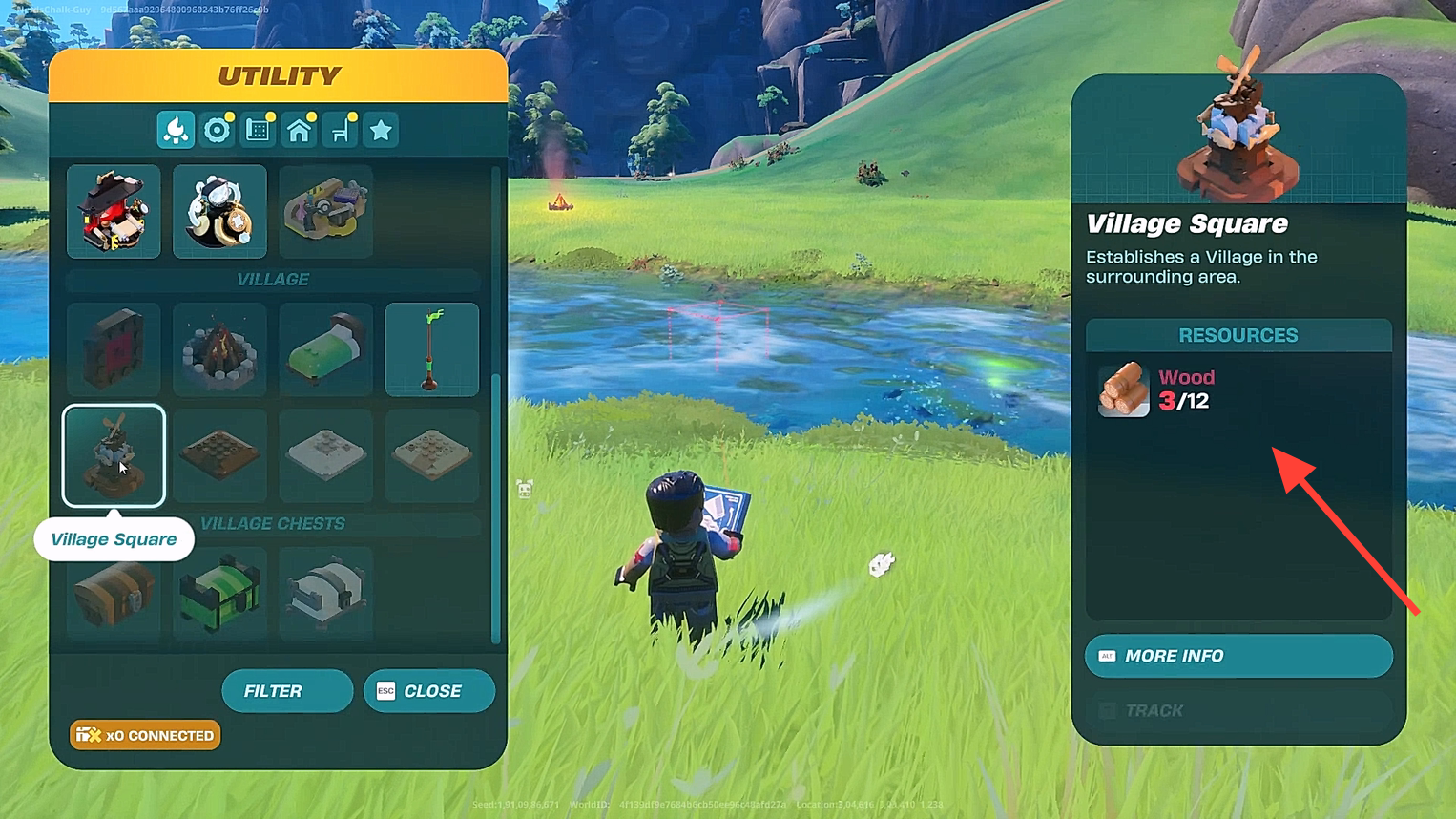Choose the brown wooden chest
Viewport: 1456px width, 819px height.
click(x=114, y=593)
